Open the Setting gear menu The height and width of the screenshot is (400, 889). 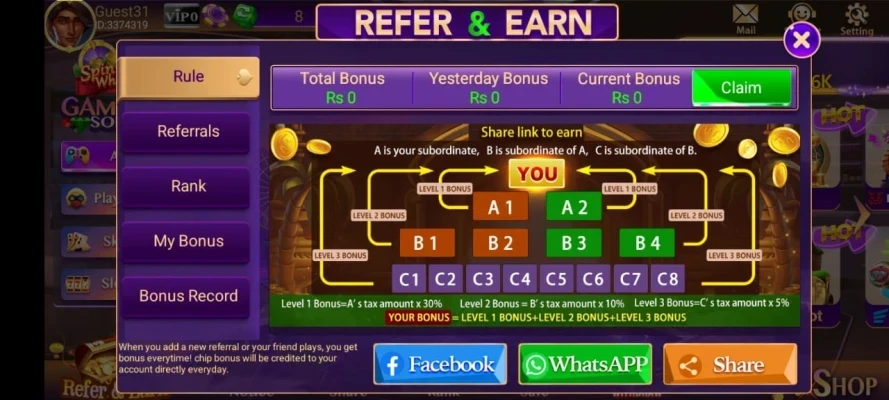click(856, 18)
